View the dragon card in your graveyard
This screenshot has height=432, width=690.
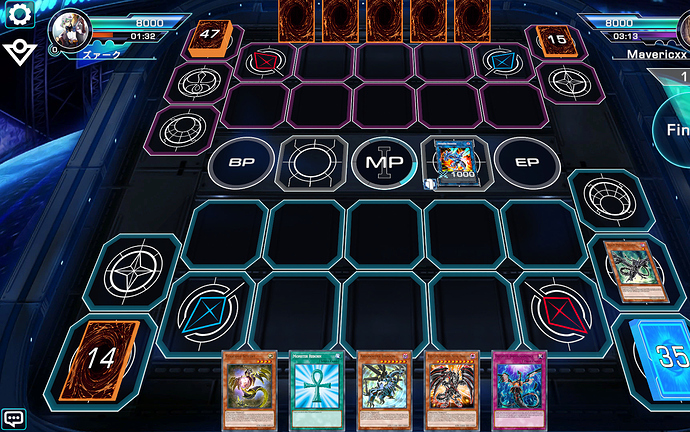pyautogui.click(x=632, y=269)
